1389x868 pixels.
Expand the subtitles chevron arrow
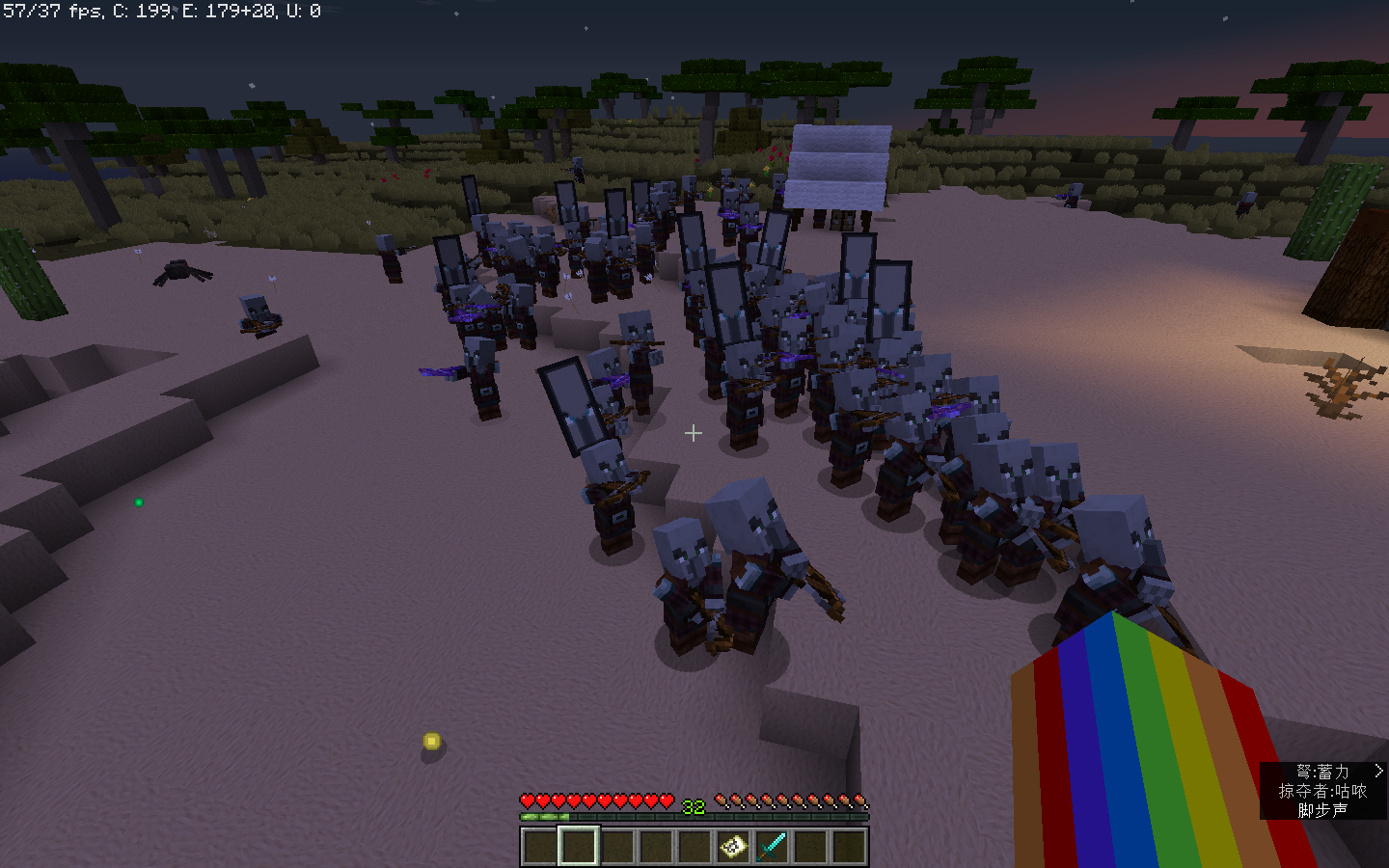[1379, 771]
